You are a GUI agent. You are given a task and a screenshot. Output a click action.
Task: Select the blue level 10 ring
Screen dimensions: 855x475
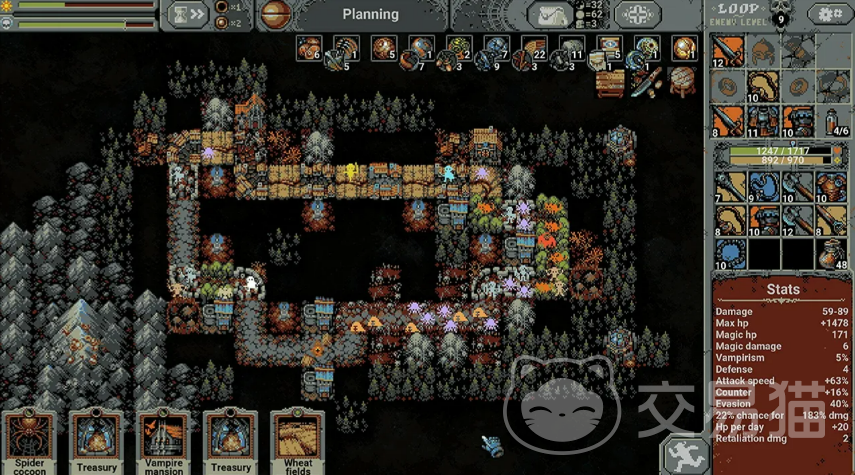point(730,253)
